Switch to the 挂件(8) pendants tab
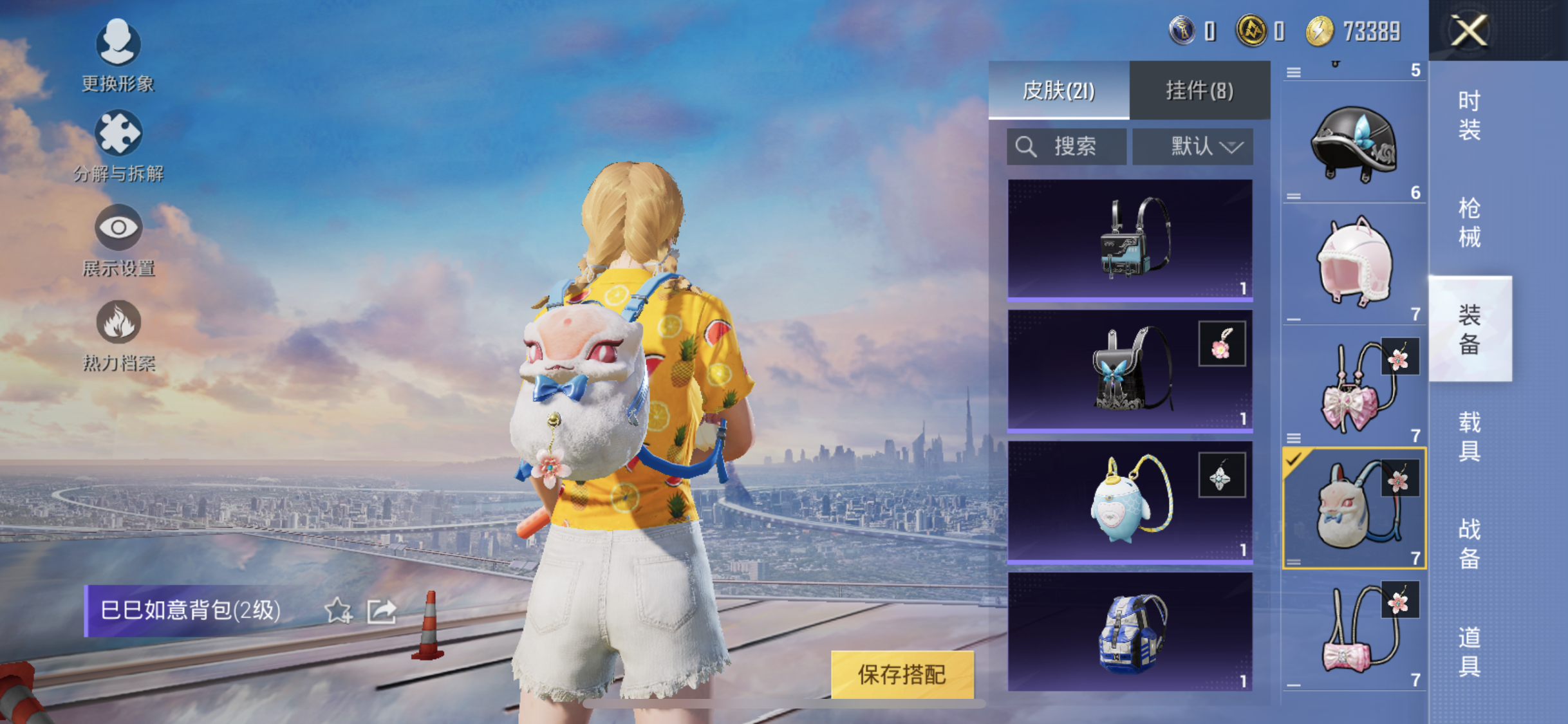 click(1199, 91)
